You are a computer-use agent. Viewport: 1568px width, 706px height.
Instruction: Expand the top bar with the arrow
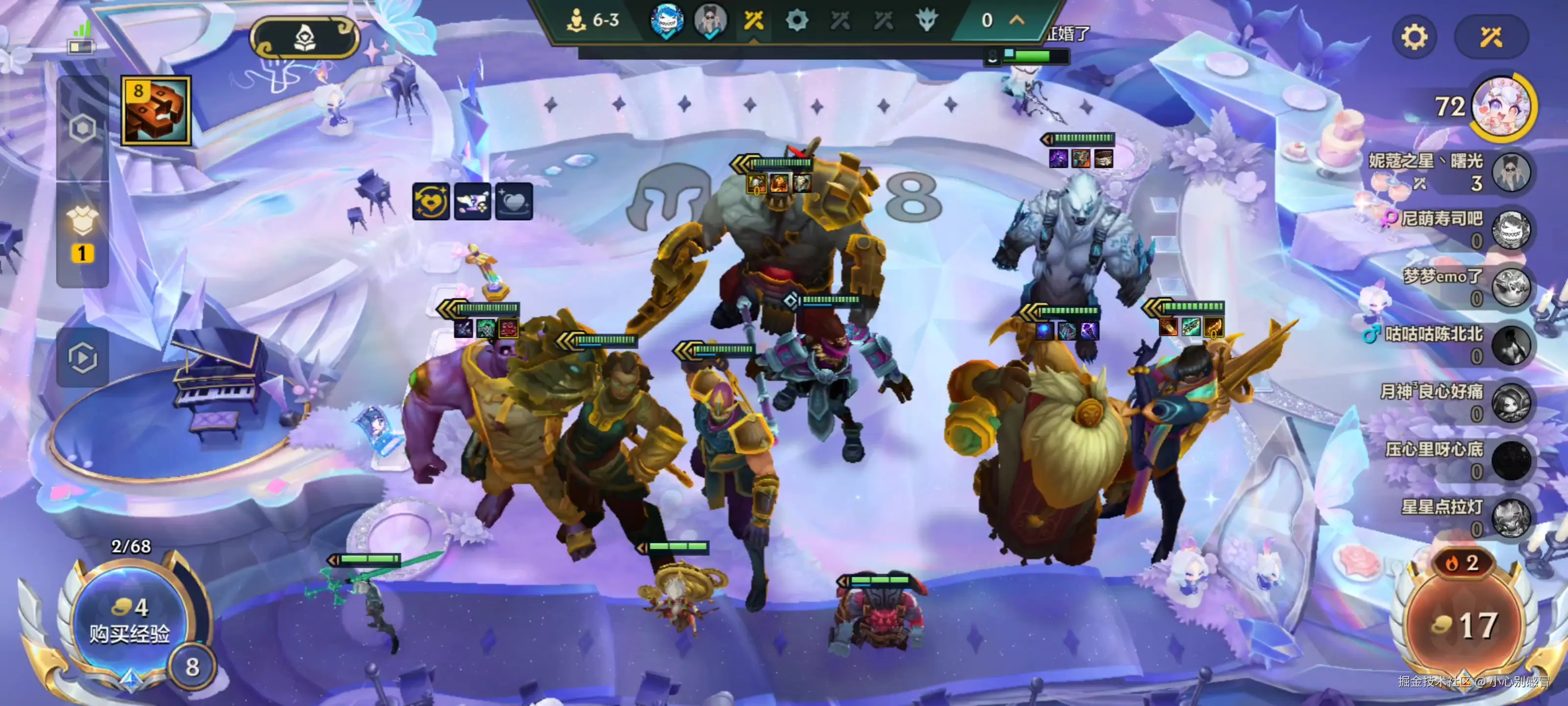pos(1017,20)
